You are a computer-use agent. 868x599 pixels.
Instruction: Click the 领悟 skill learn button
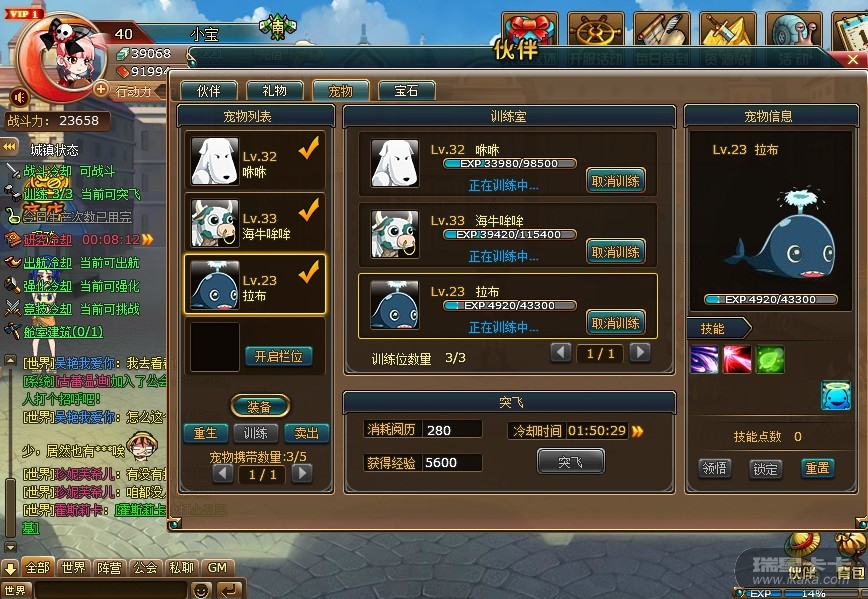(x=714, y=468)
